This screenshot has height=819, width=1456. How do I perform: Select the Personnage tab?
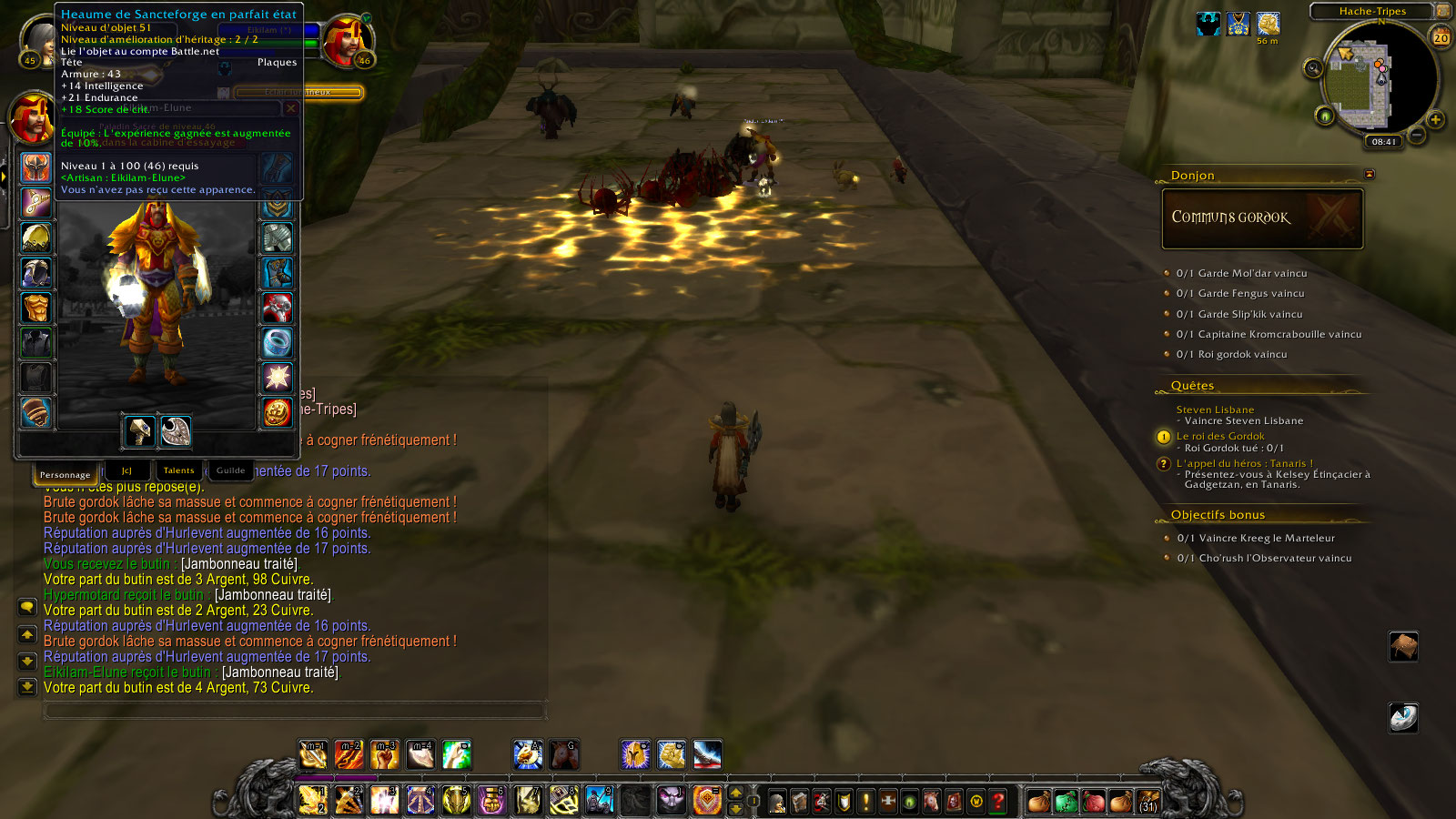click(65, 474)
